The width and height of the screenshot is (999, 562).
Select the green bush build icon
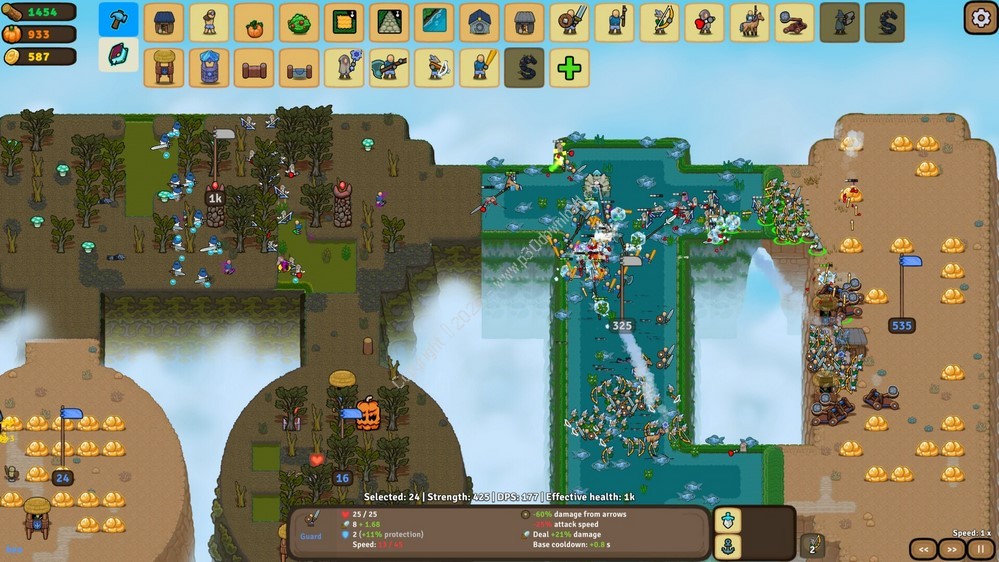[299, 22]
